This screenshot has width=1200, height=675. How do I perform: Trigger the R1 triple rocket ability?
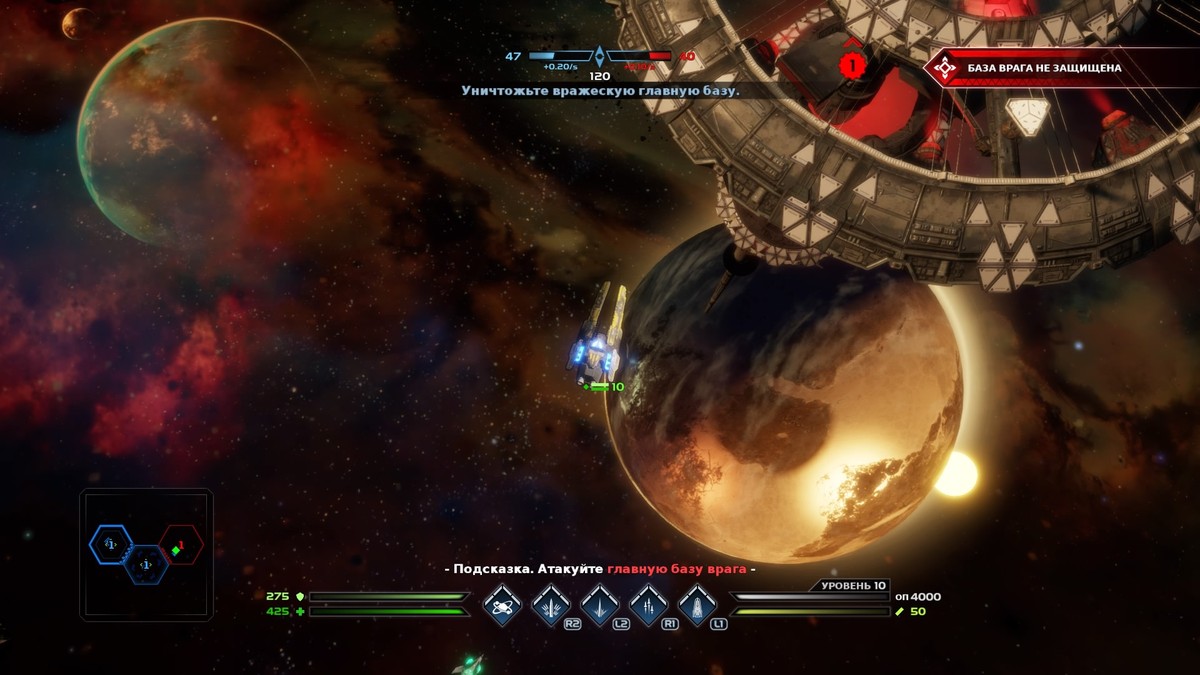649,605
